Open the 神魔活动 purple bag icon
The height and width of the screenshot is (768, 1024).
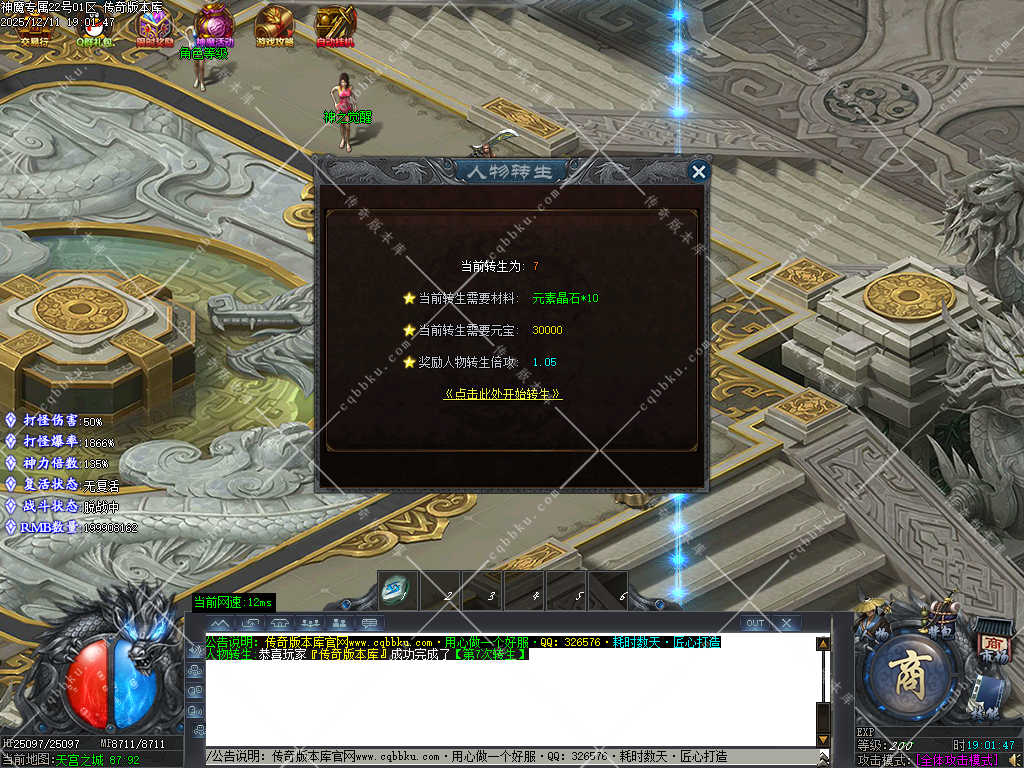(x=214, y=25)
